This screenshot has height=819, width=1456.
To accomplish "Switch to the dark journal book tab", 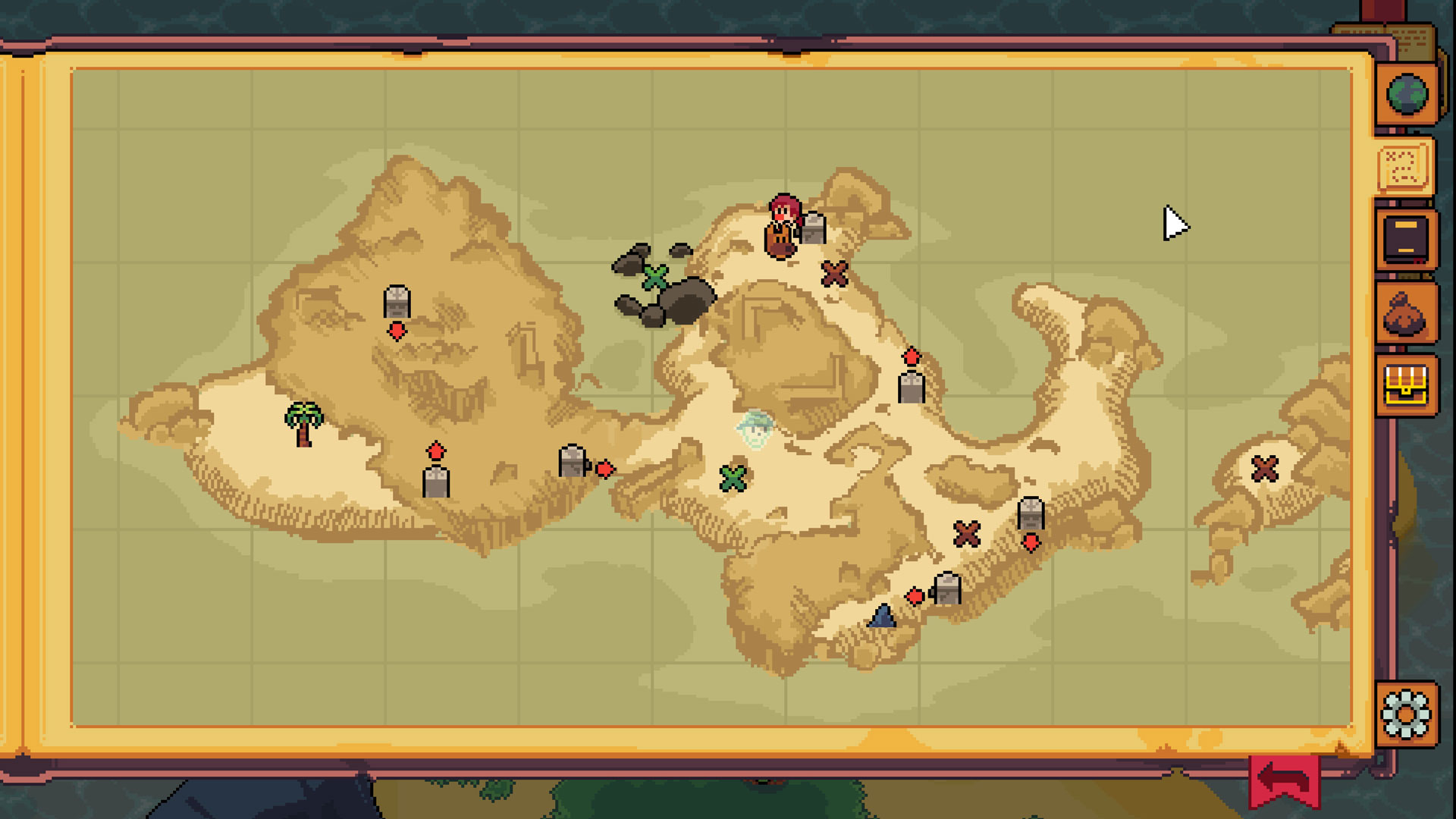I will (x=1406, y=239).
